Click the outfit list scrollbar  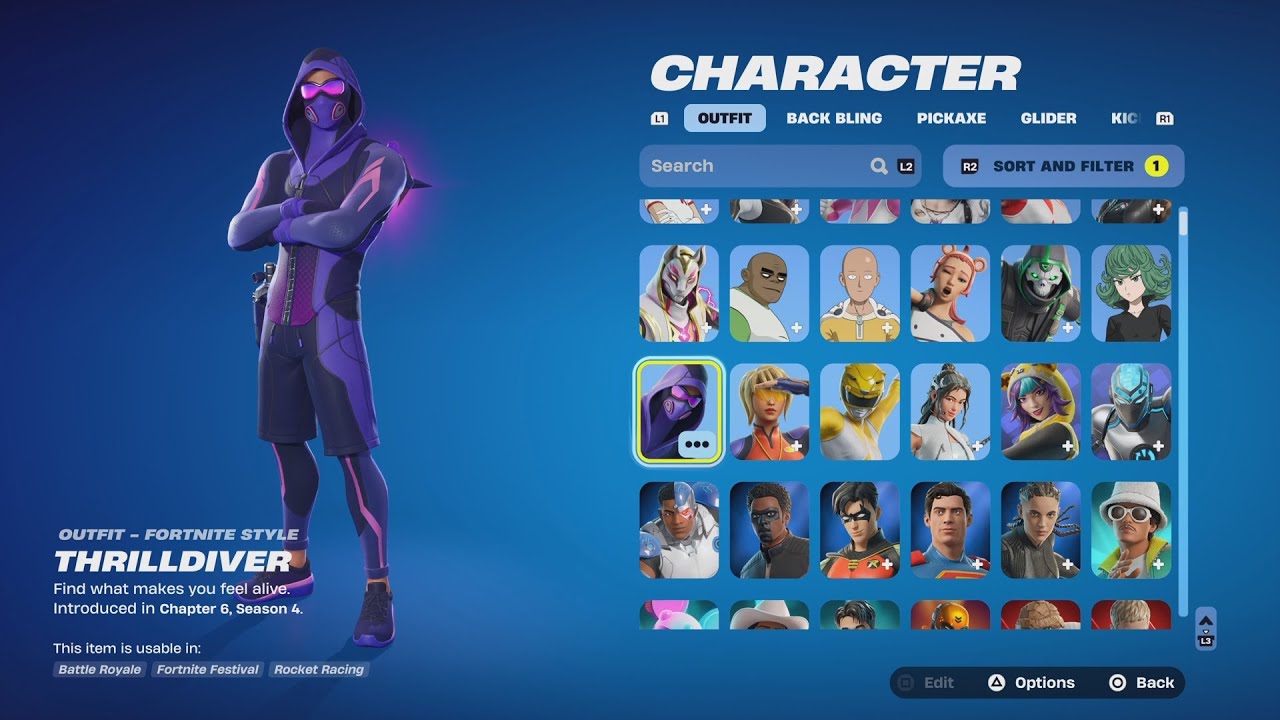pyautogui.click(x=1183, y=400)
